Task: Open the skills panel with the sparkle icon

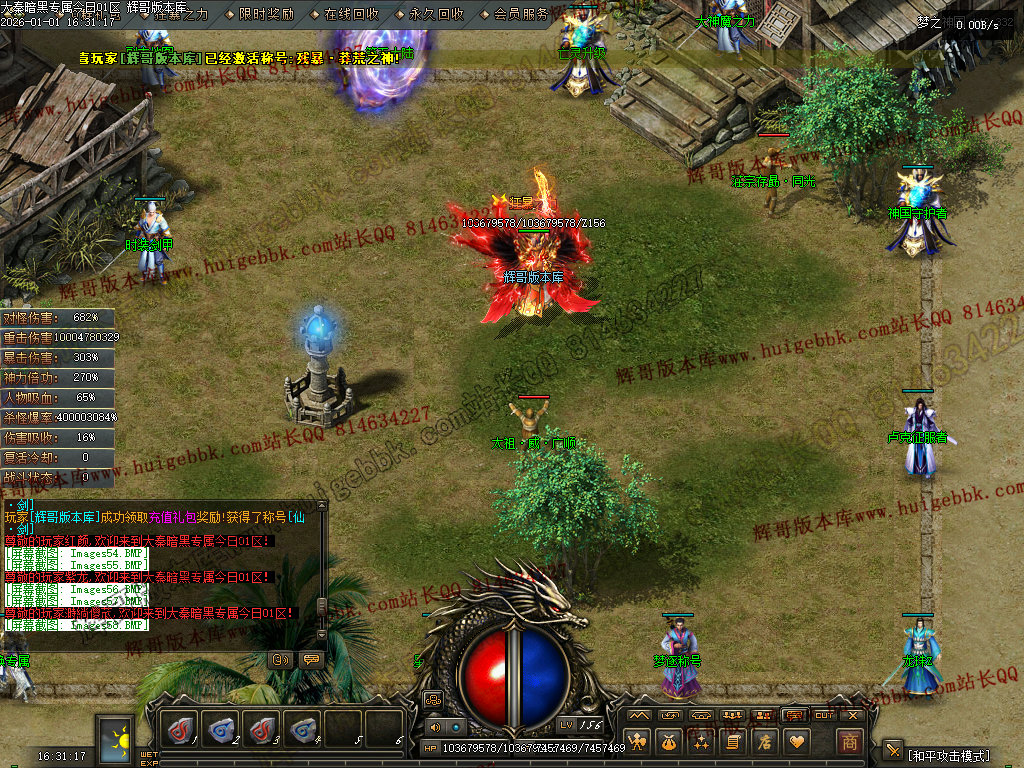Action: click(701, 741)
